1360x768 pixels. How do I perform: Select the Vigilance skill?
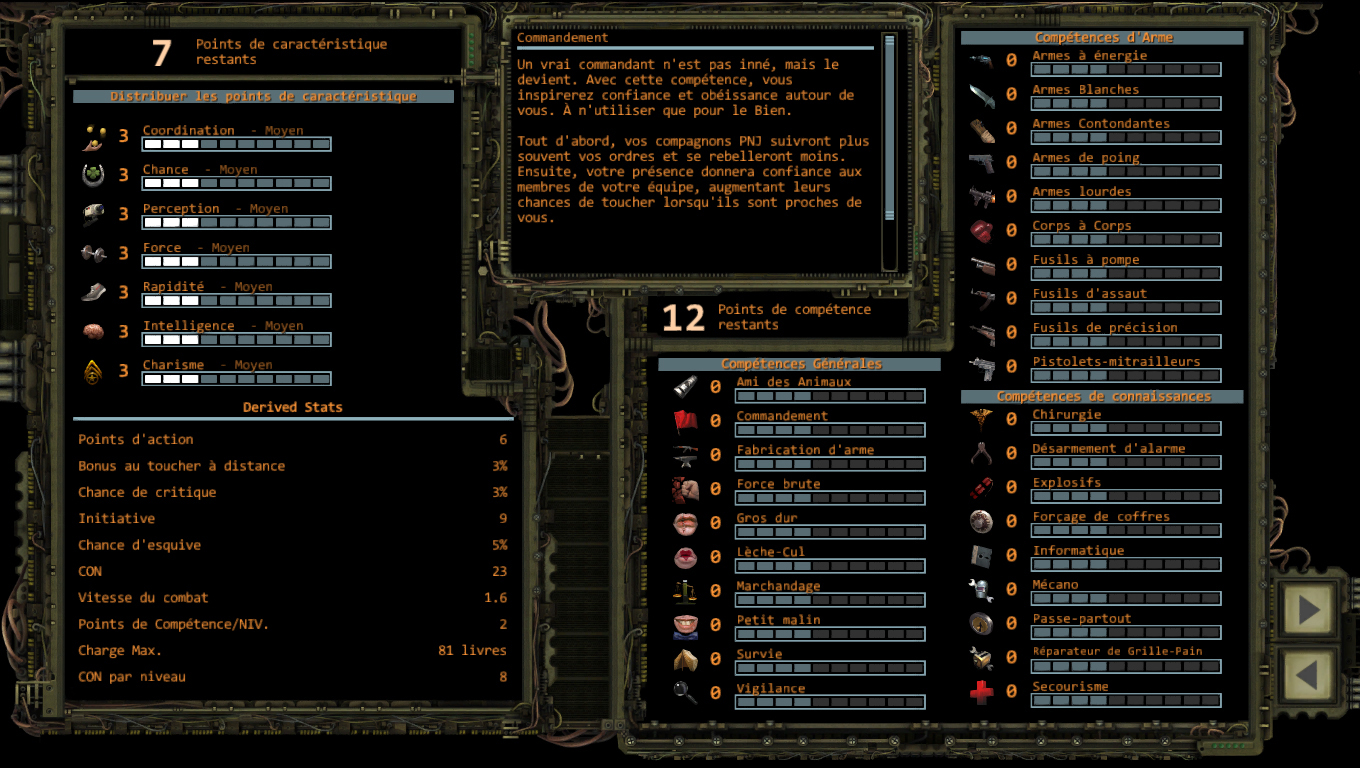(x=770, y=688)
